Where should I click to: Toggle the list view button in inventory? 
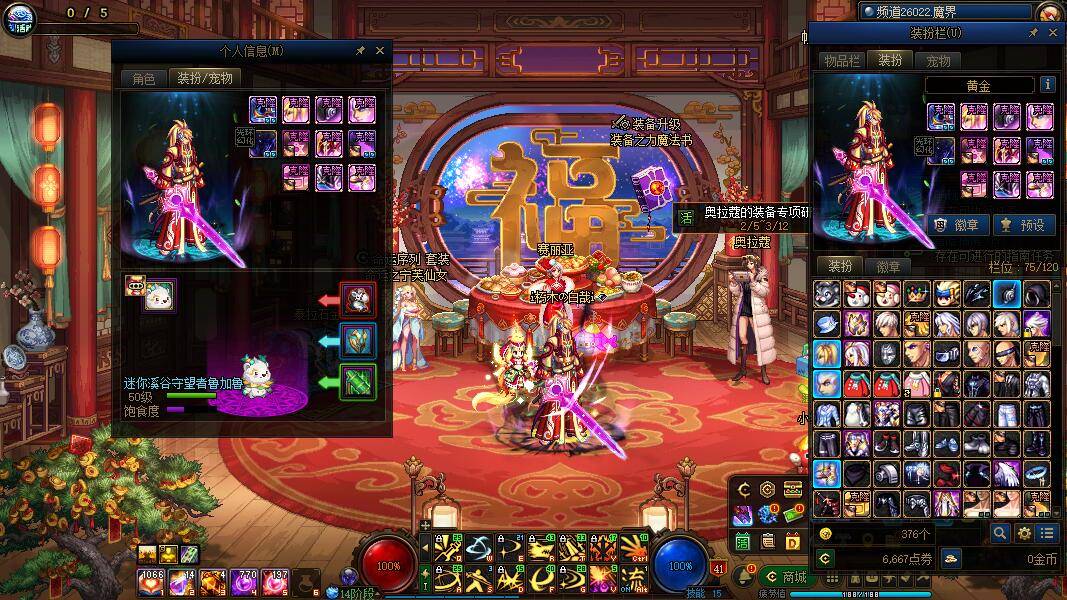point(1047,534)
